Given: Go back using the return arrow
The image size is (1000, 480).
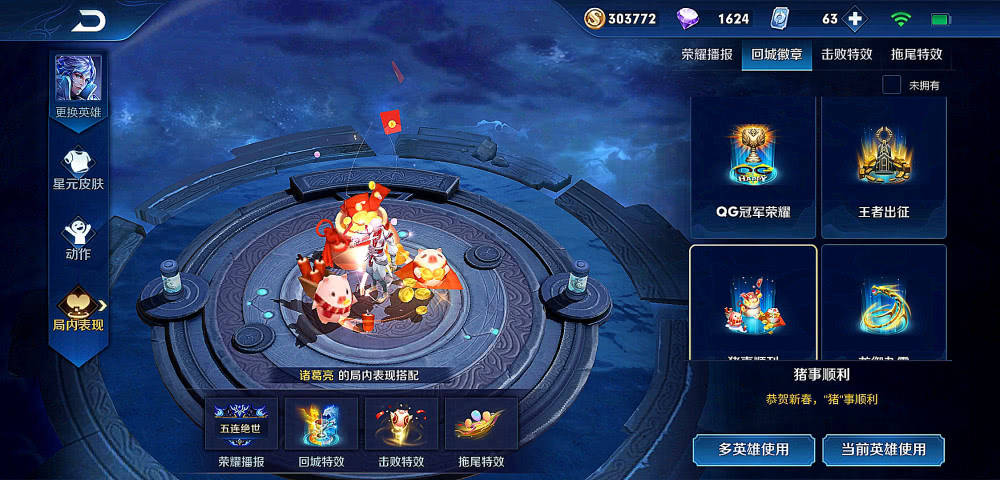Looking at the screenshot, I should (x=89, y=21).
